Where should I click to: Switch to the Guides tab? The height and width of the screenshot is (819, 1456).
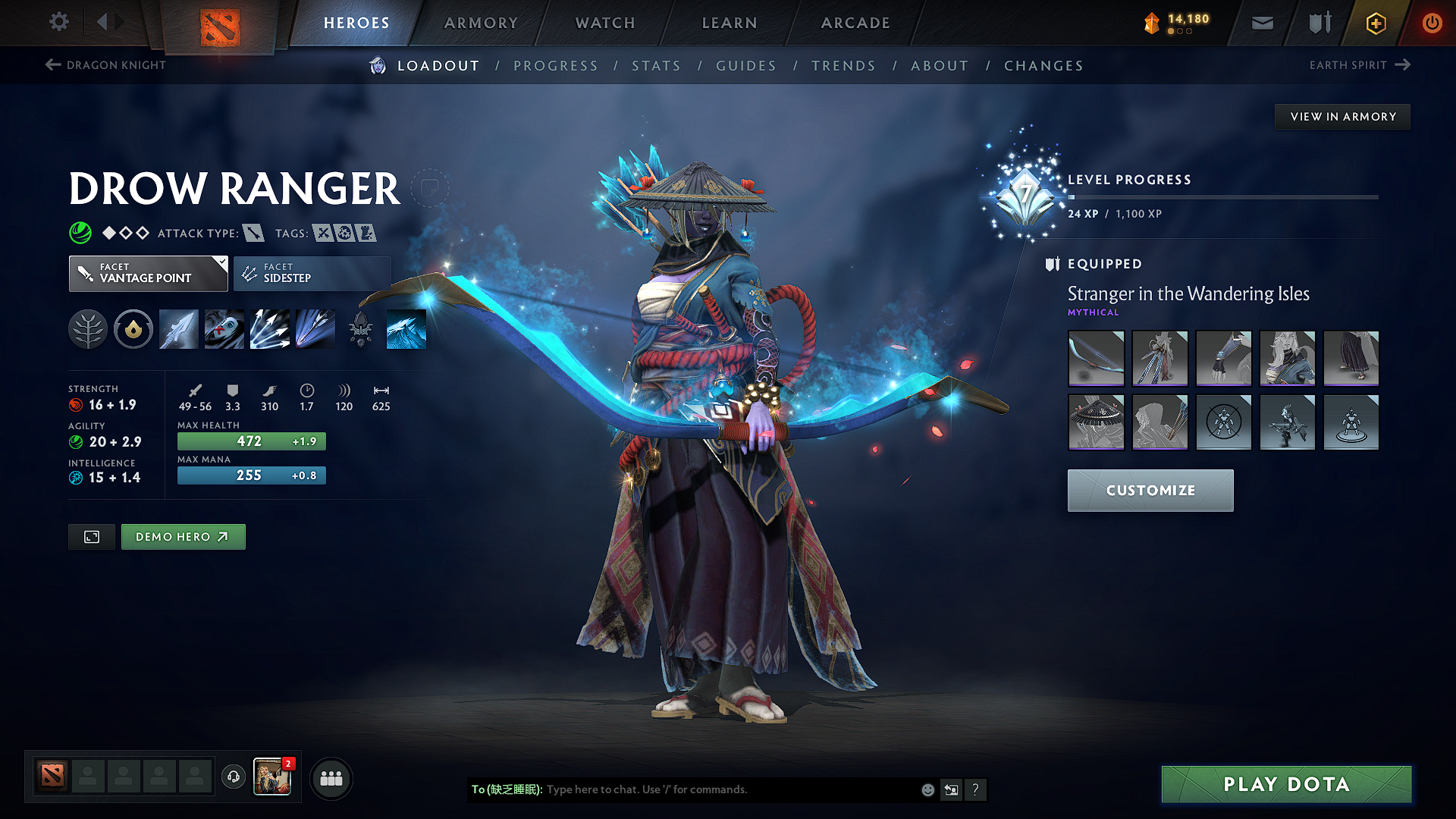[745, 65]
